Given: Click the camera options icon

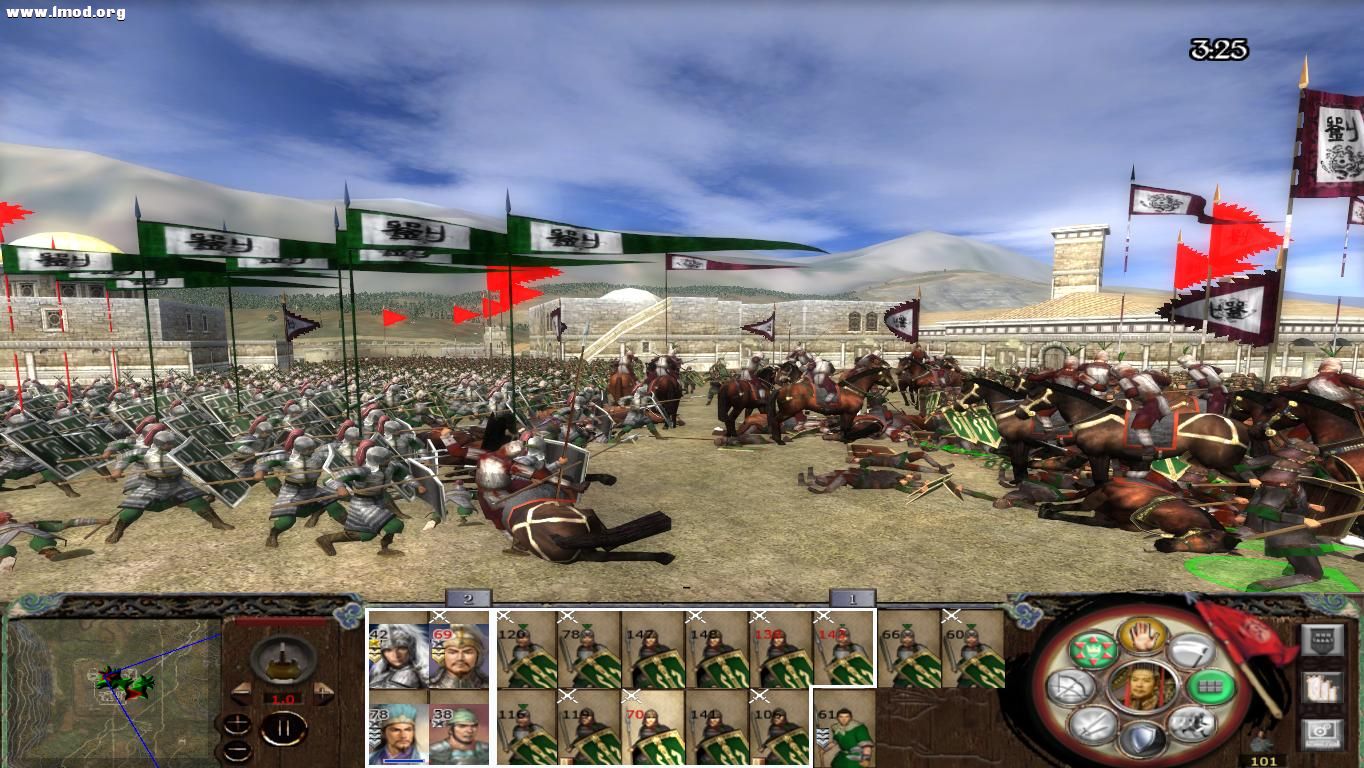Looking at the screenshot, I should (x=1323, y=733).
